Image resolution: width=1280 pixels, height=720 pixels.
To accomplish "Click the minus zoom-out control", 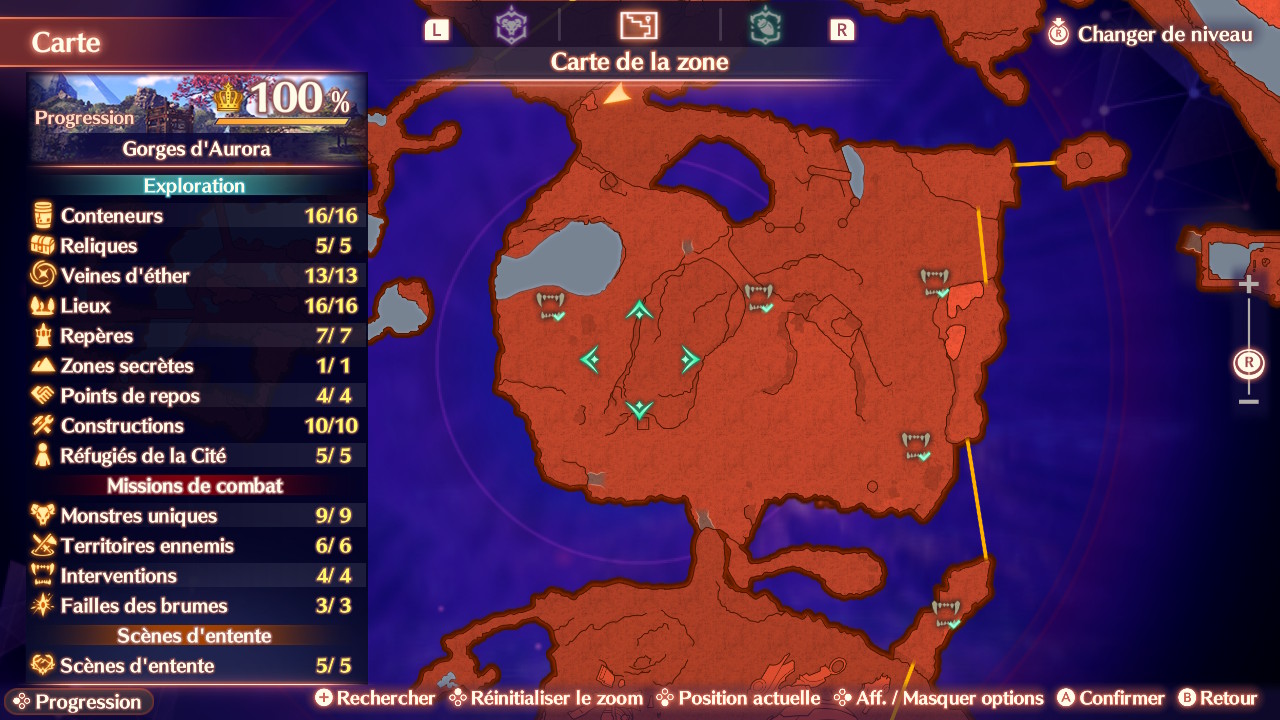I will pyautogui.click(x=1248, y=402).
